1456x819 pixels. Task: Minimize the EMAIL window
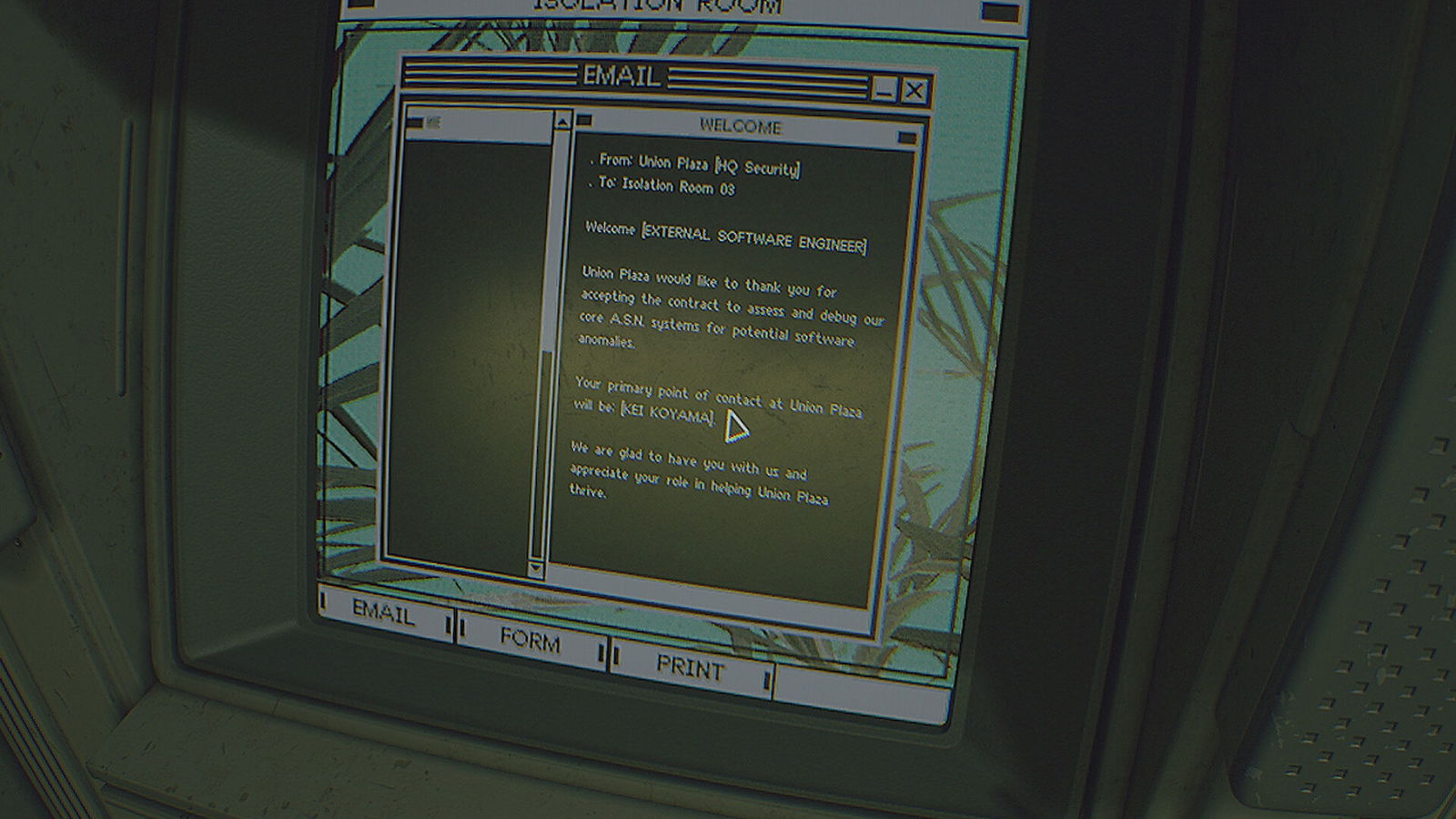coord(883,89)
